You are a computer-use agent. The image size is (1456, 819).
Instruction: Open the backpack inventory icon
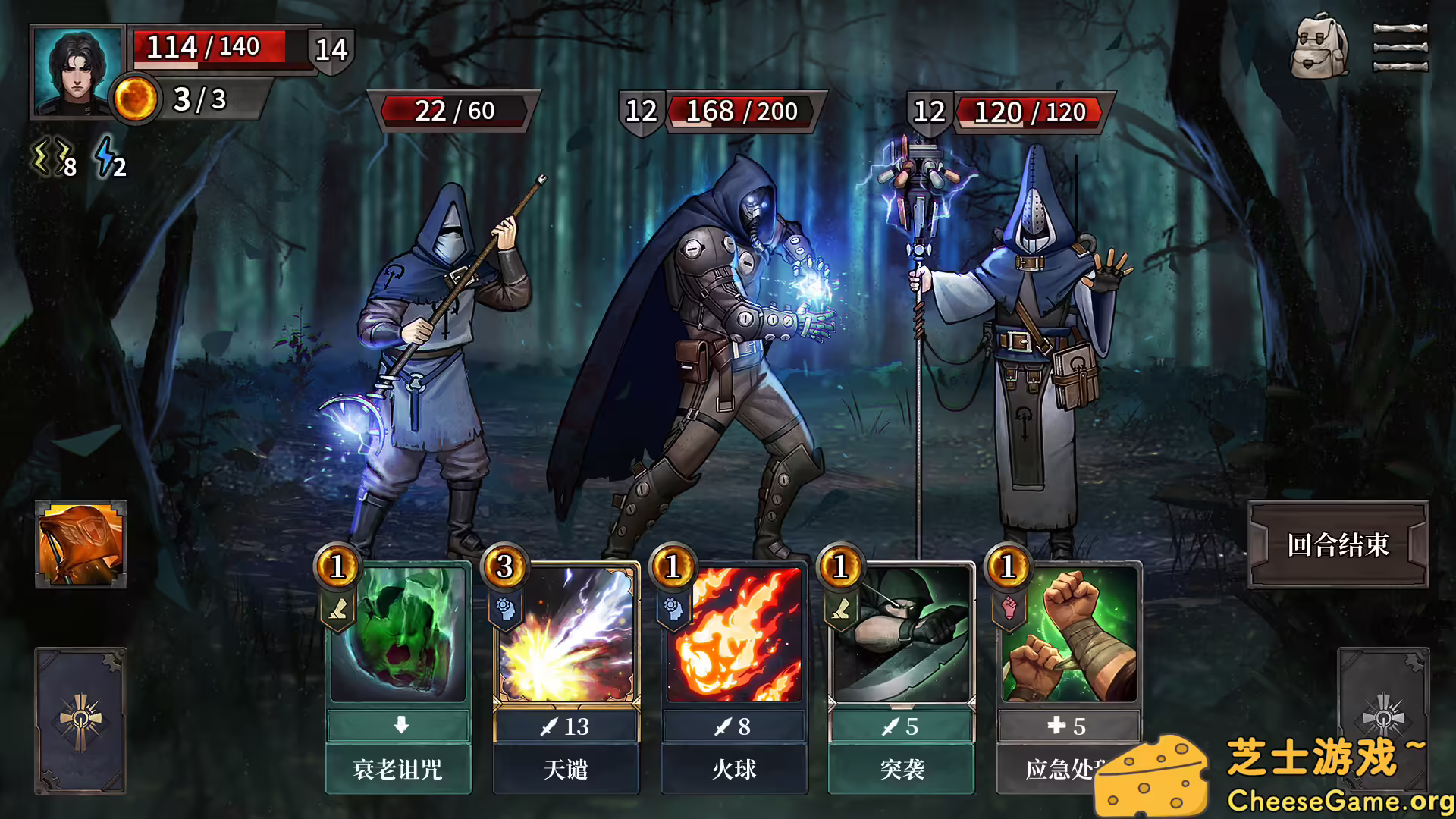pos(1323,48)
